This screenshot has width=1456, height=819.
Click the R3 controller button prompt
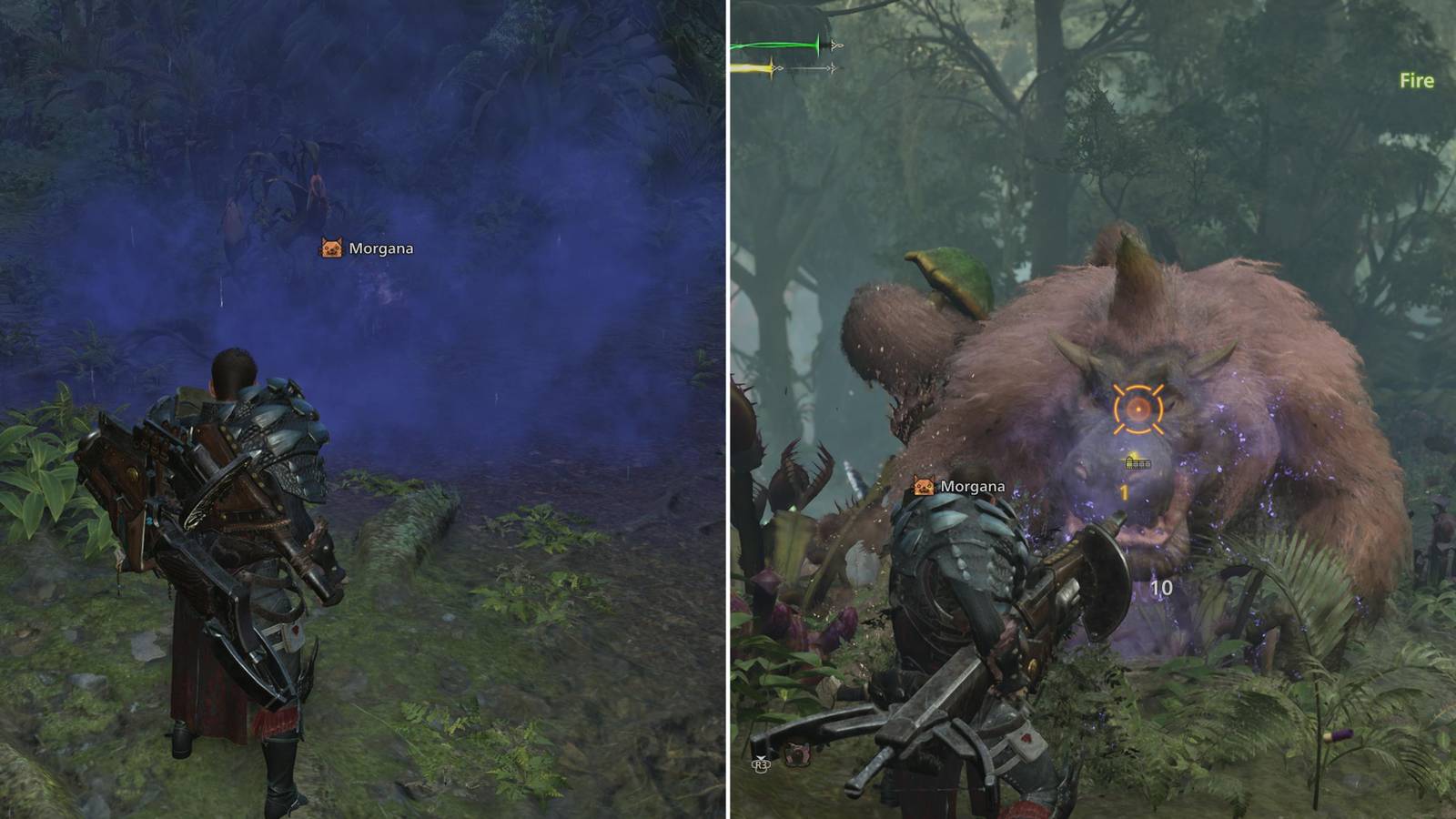(763, 765)
